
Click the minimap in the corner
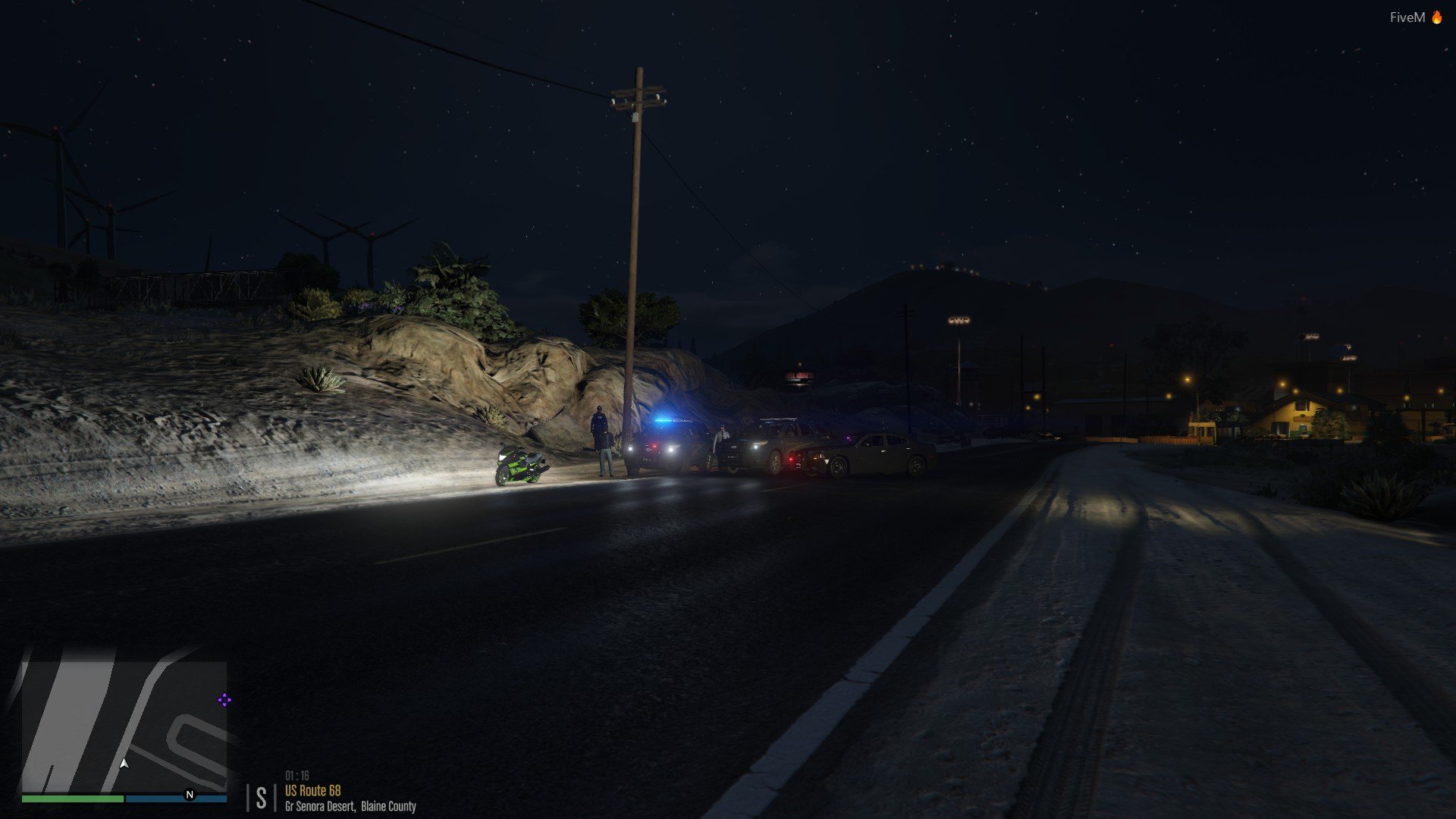(x=124, y=726)
